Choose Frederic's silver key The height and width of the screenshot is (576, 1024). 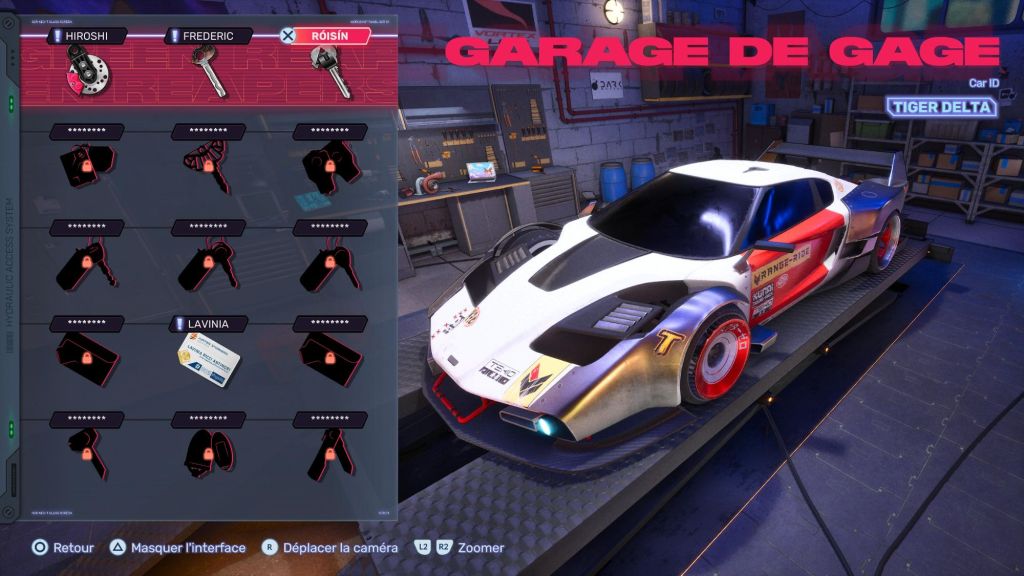point(208,70)
